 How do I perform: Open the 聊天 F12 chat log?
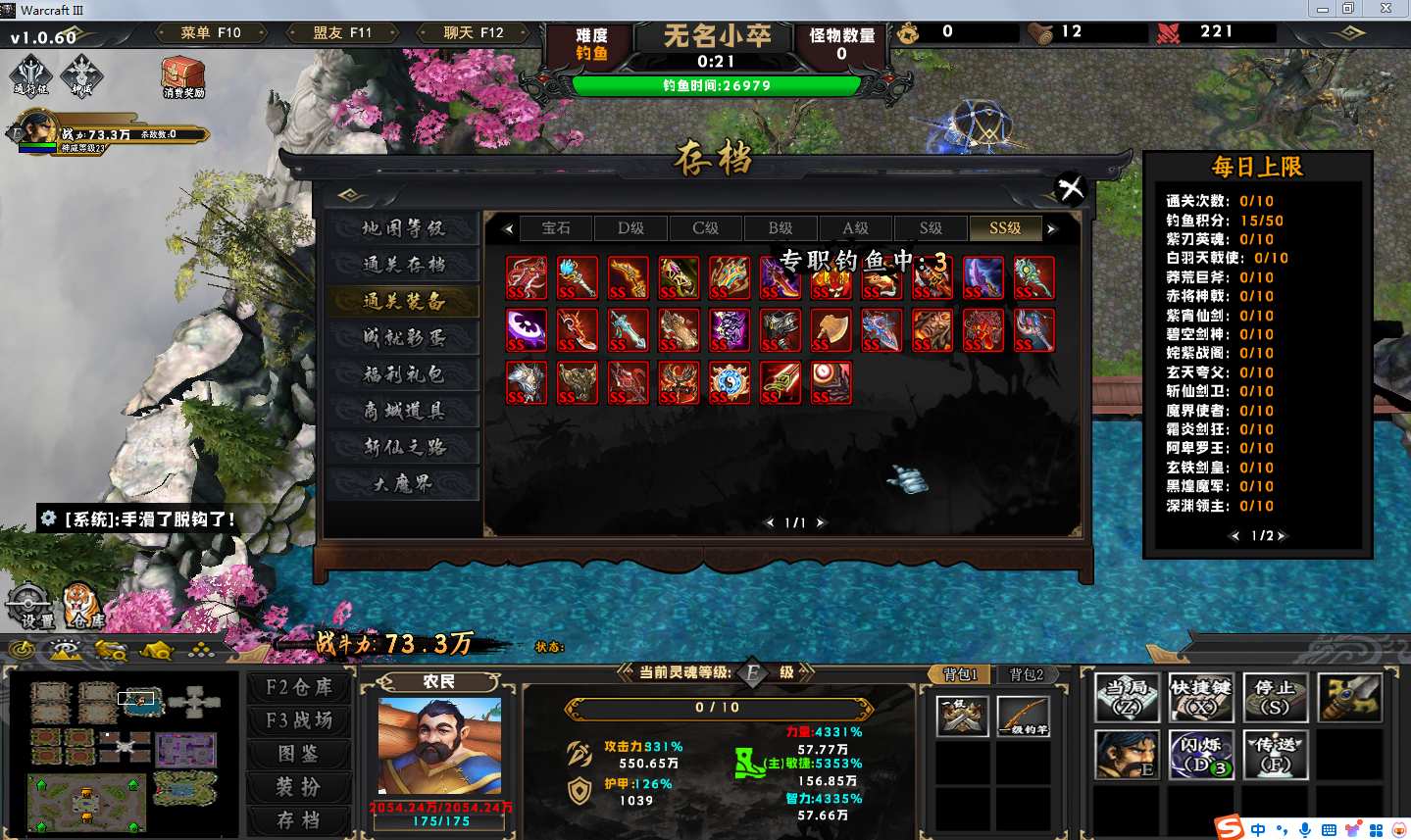[x=474, y=33]
